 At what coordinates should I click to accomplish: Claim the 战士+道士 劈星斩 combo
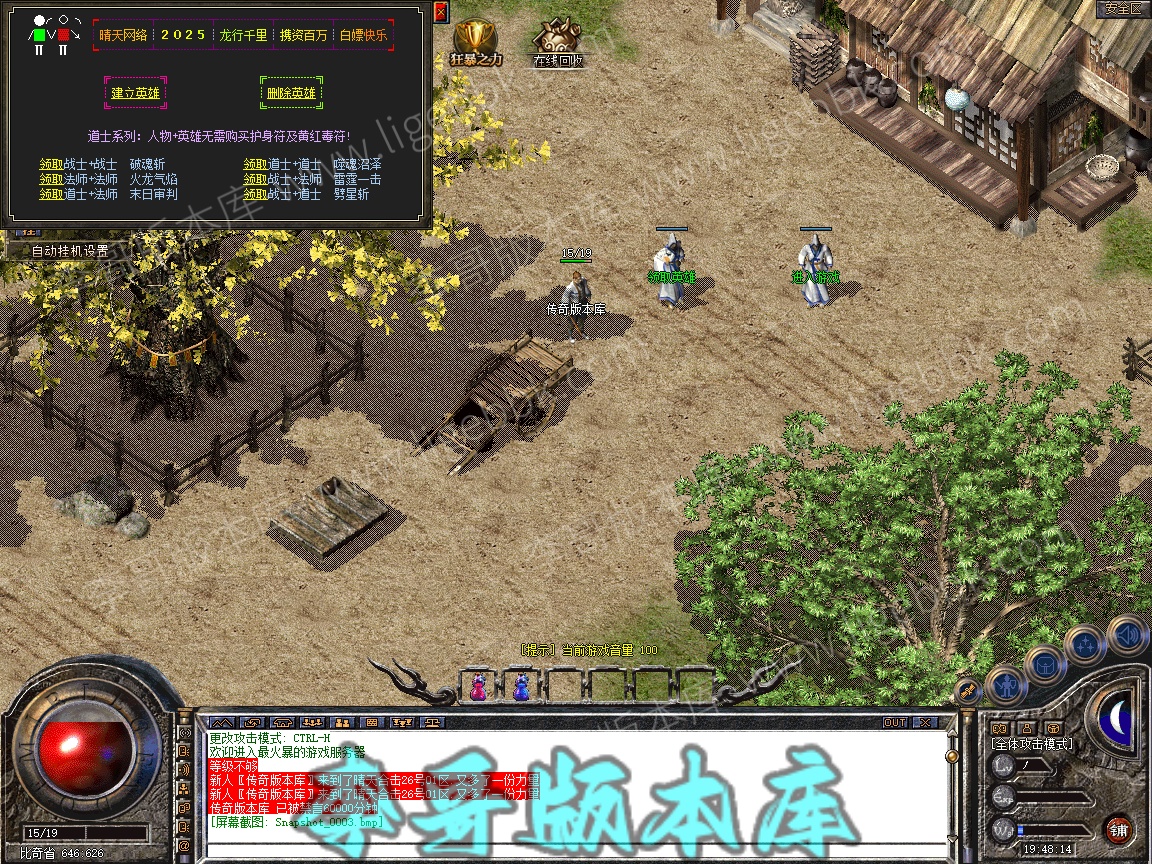point(255,194)
